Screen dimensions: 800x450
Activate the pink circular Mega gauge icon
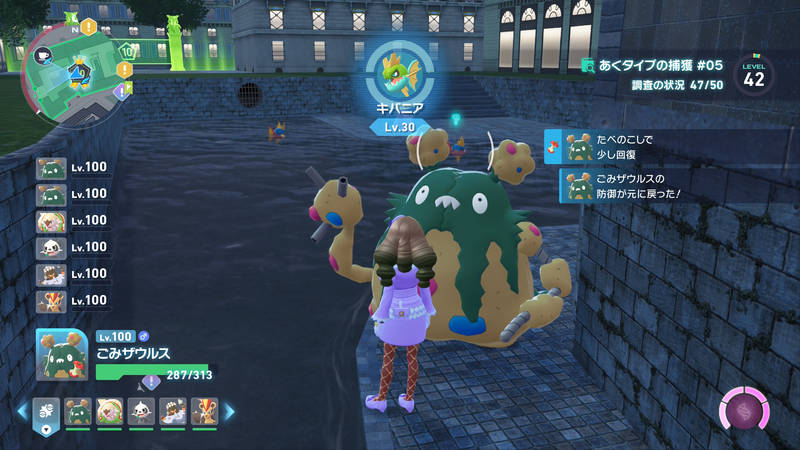coord(746,412)
